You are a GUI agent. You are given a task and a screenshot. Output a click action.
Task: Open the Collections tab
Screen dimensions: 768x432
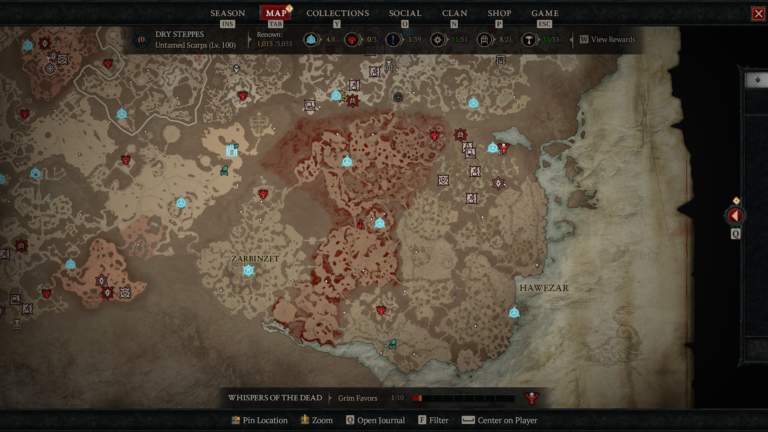(x=337, y=13)
